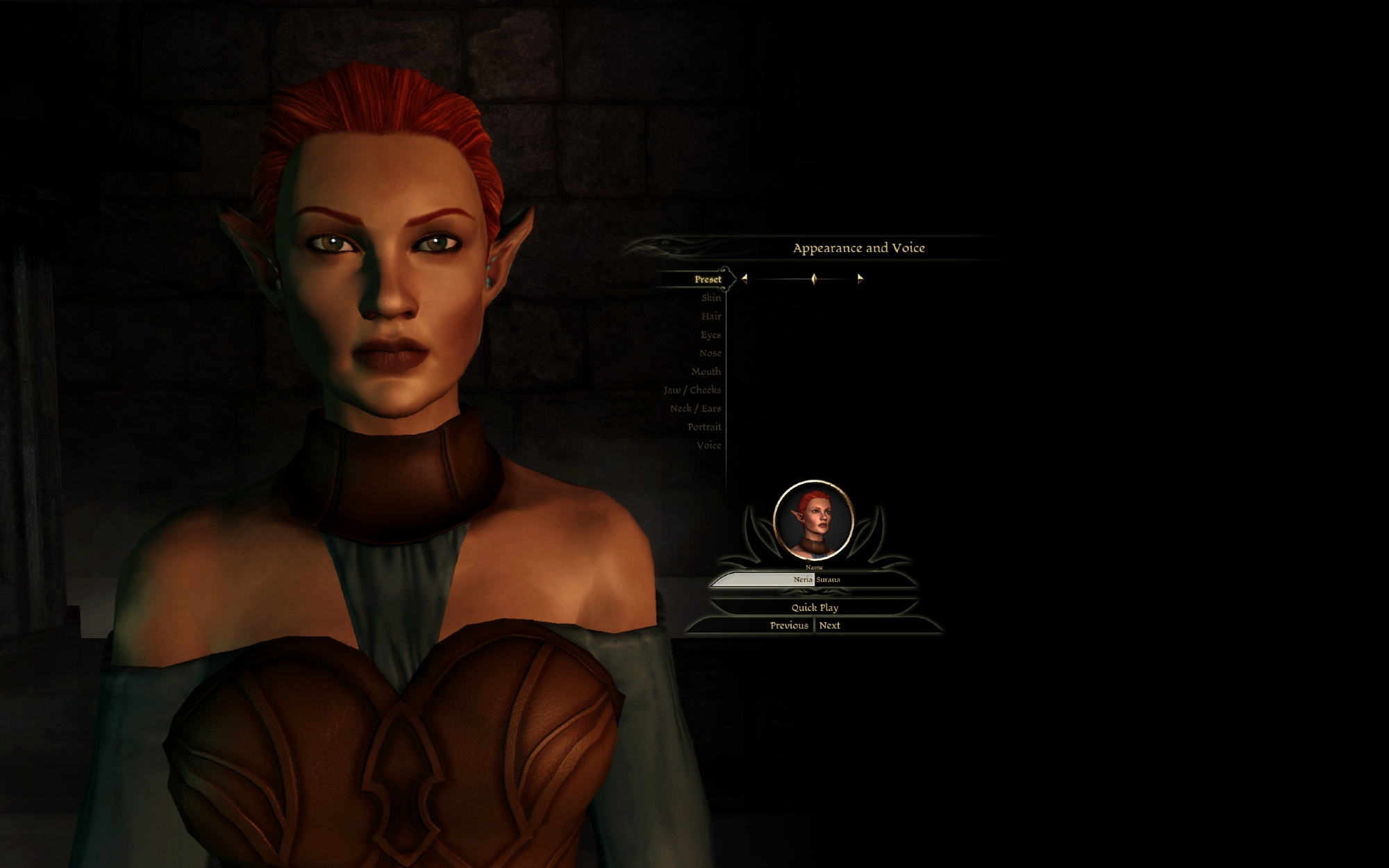Viewport: 1389px width, 868px height.
Task: Go back with the Previous button
Action: coord(788,626)
